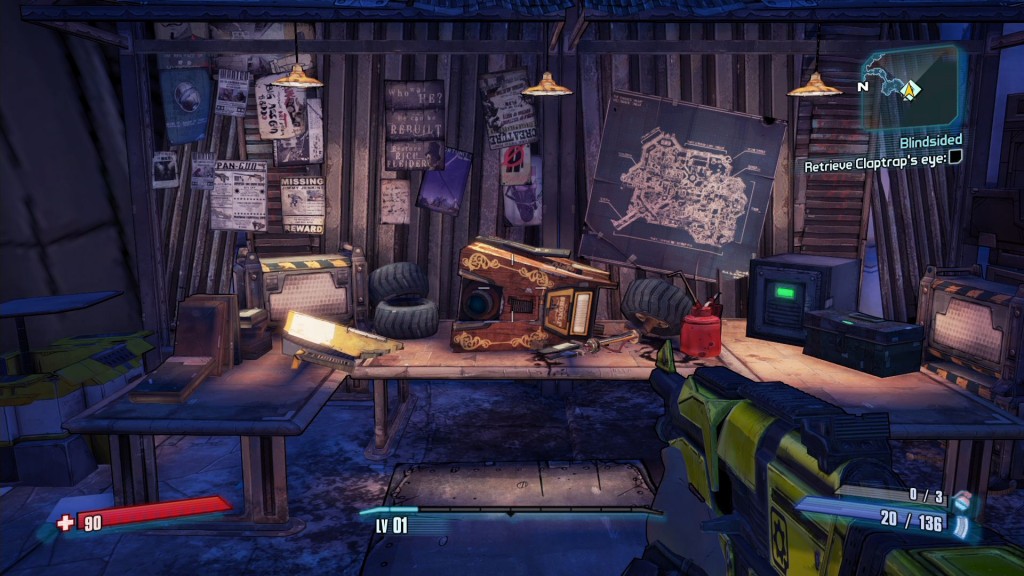
Task: Select the Blindsided quest tracker title
Action: point(929,142)
